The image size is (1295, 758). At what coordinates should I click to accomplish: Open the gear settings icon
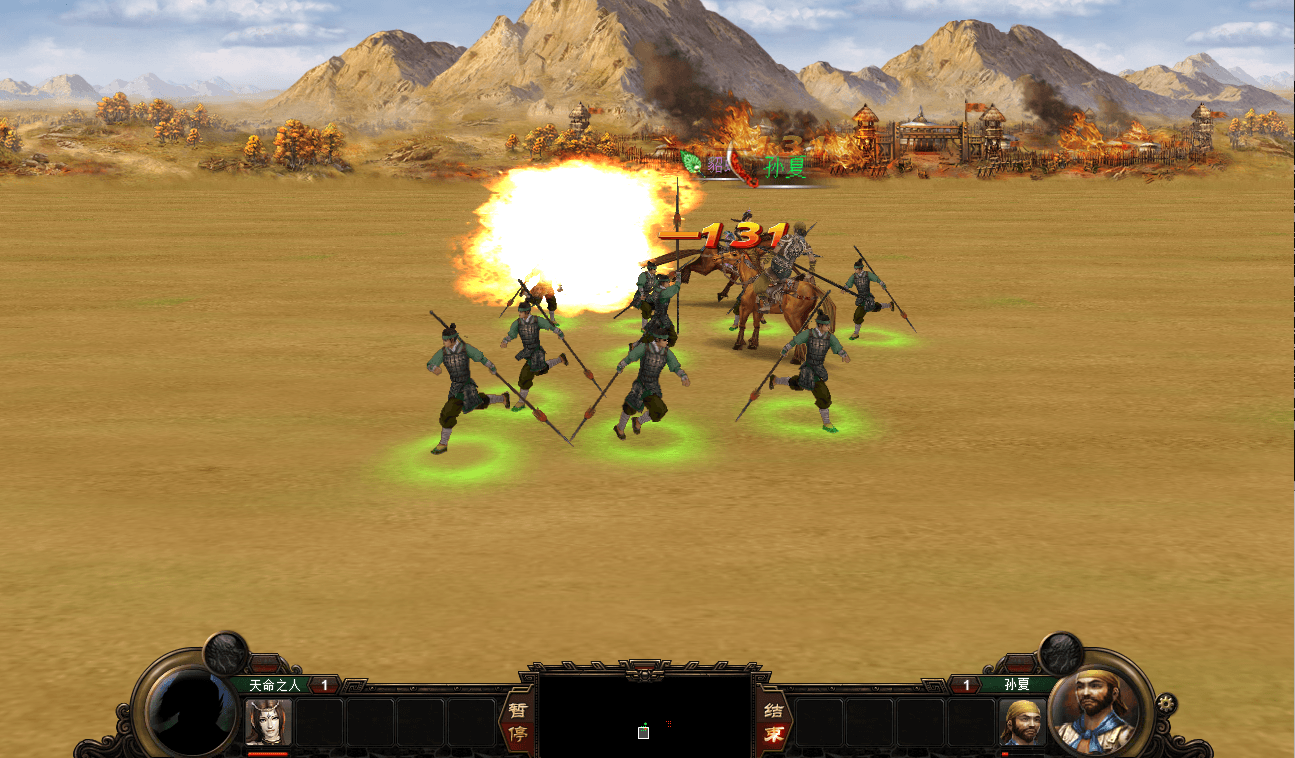tap(1166, 703)
